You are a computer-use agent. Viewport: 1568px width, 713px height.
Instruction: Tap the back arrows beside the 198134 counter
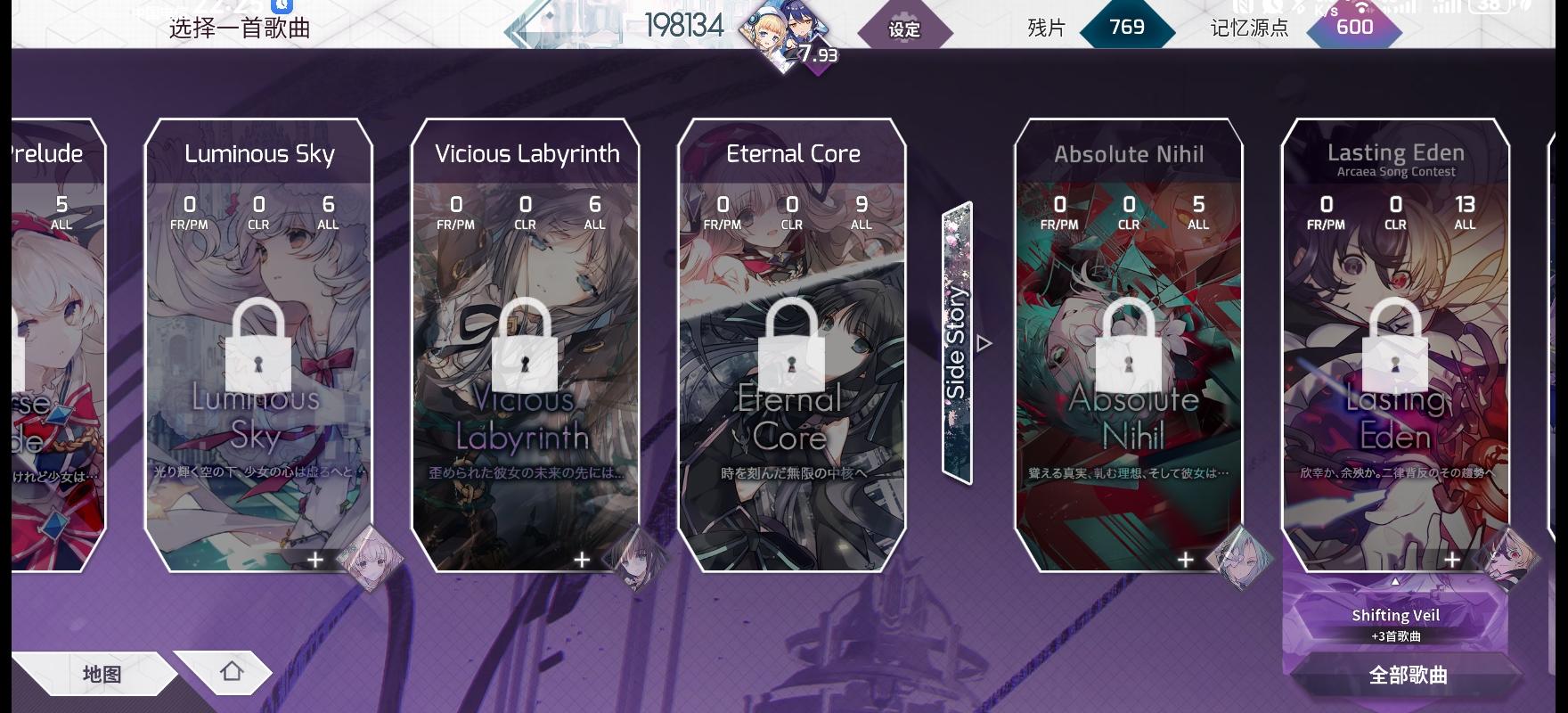tap(519, 29)
